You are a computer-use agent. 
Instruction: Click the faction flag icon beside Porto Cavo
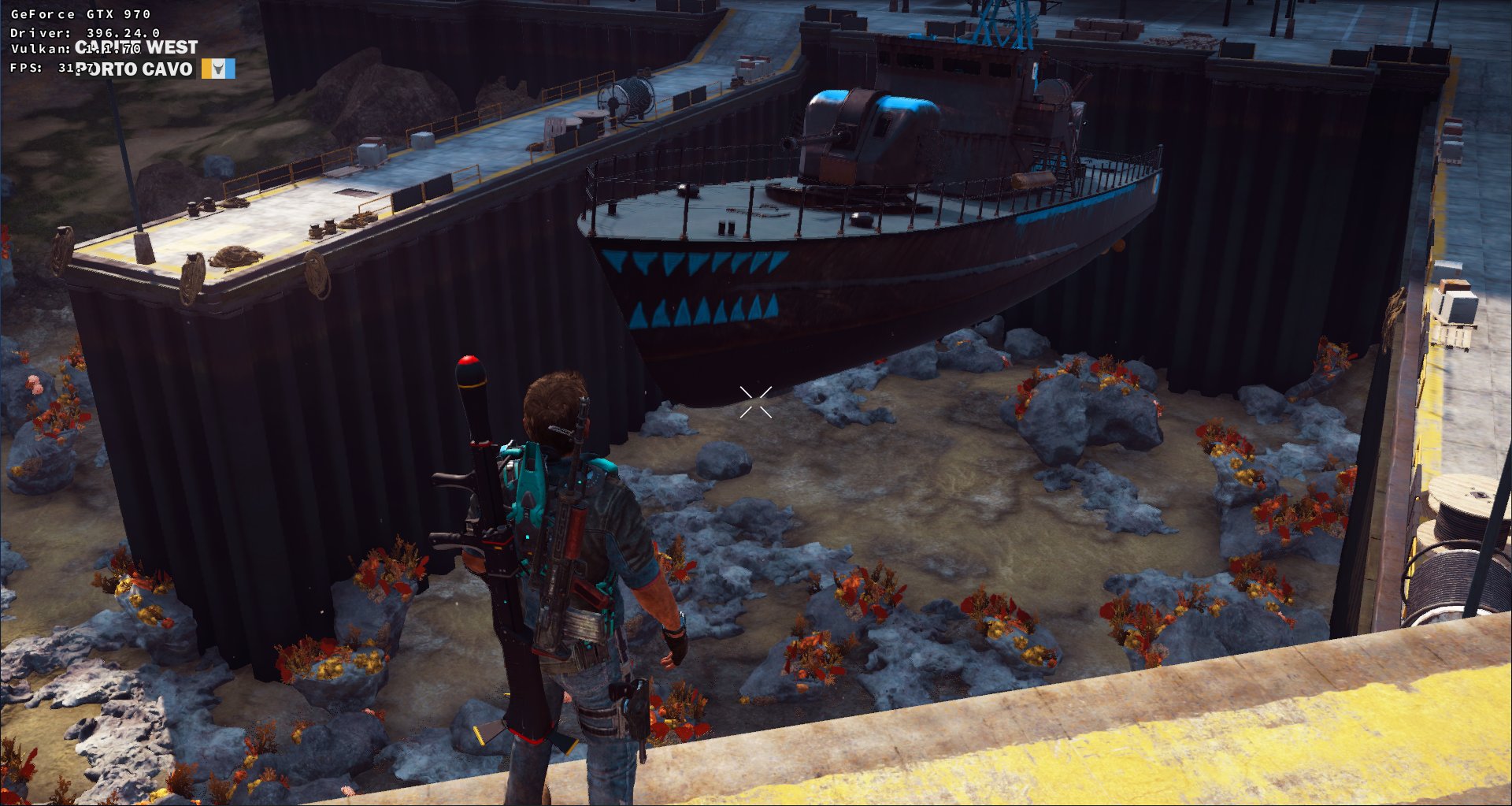coord(218,69)
